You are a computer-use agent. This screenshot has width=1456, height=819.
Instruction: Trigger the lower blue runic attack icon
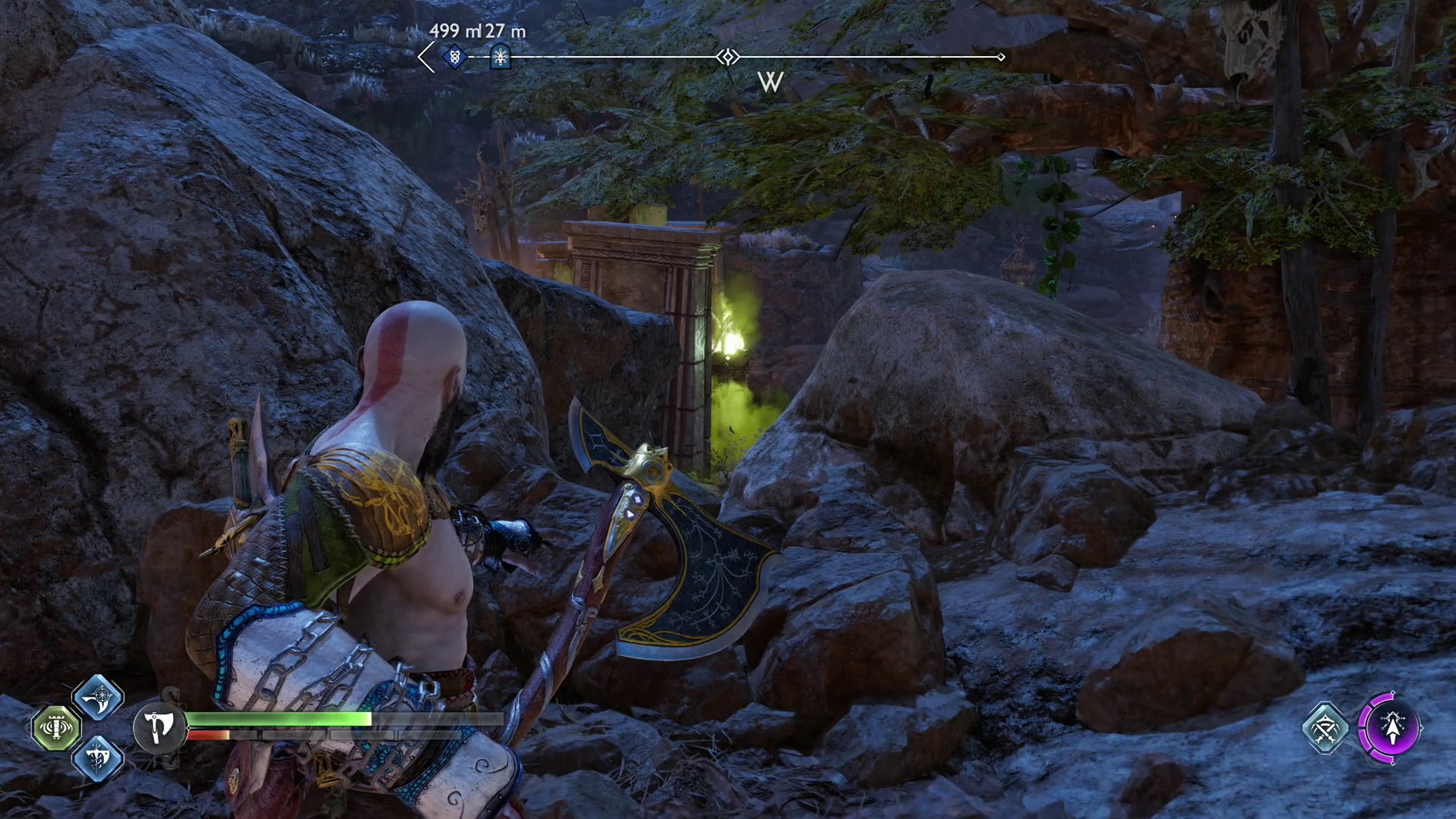click(98, 758)
